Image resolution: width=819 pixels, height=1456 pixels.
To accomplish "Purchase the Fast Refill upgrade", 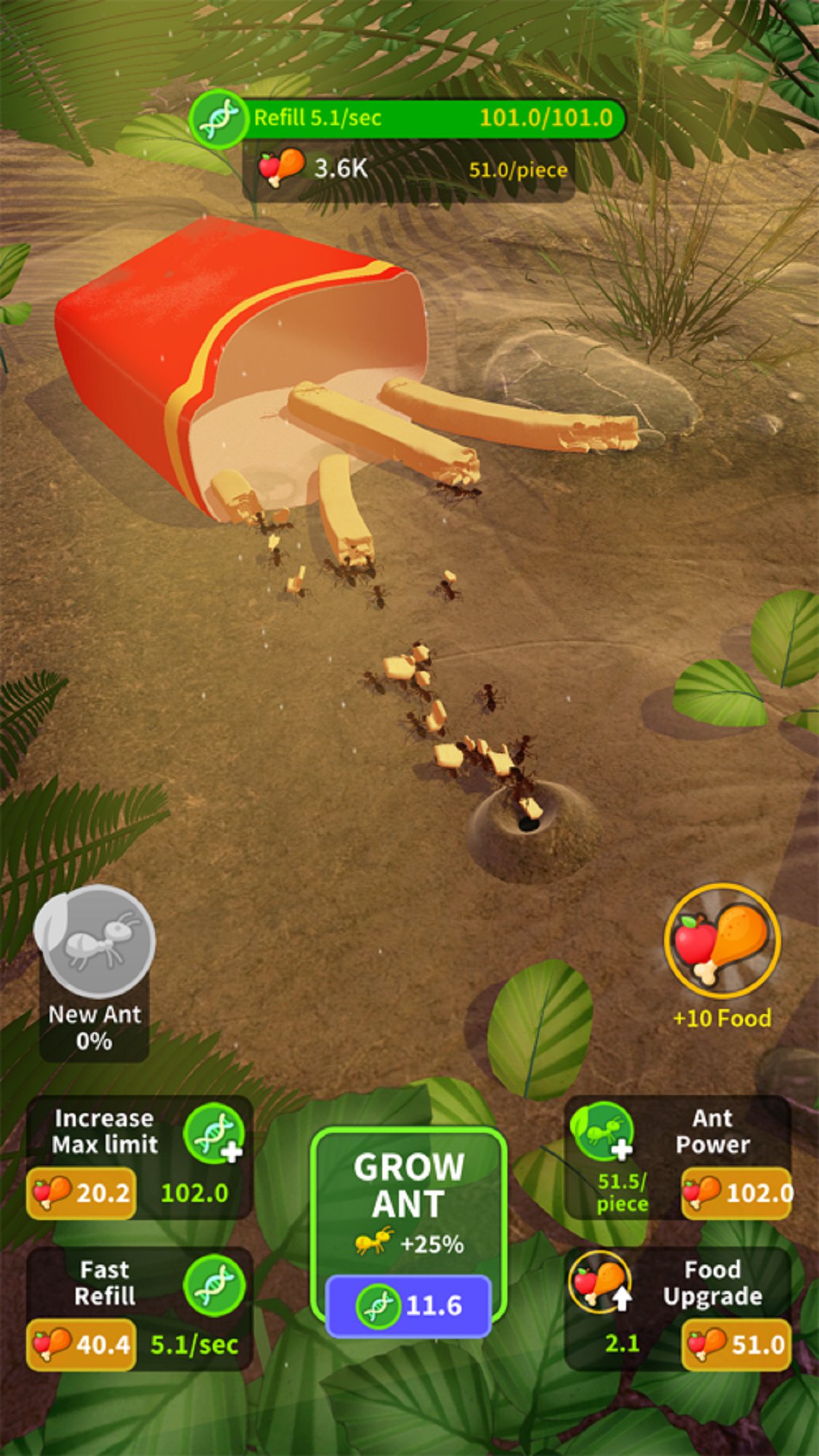I will coord(82,1344).
